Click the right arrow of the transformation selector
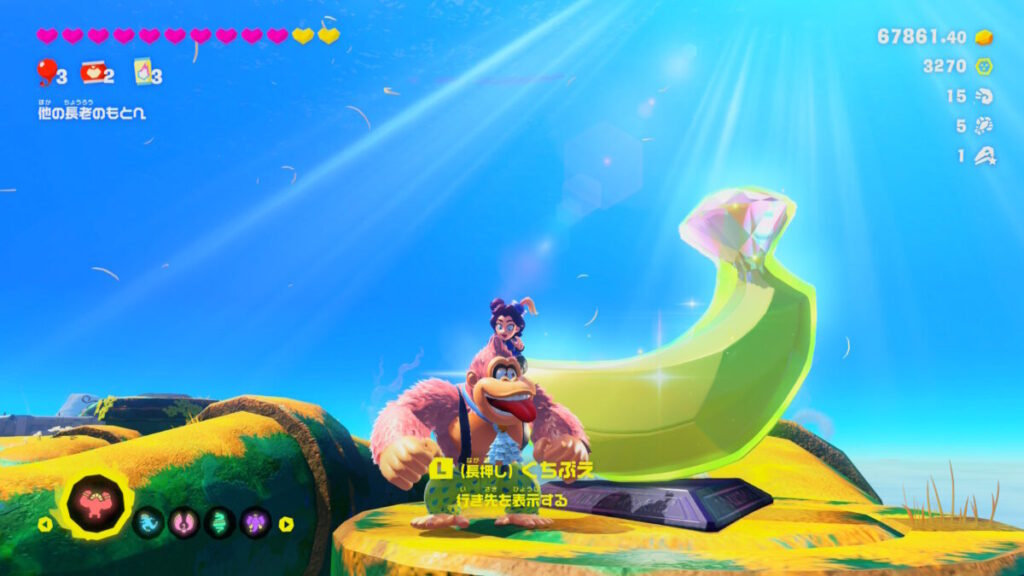 pyautogui.click(x=286, y=523)
